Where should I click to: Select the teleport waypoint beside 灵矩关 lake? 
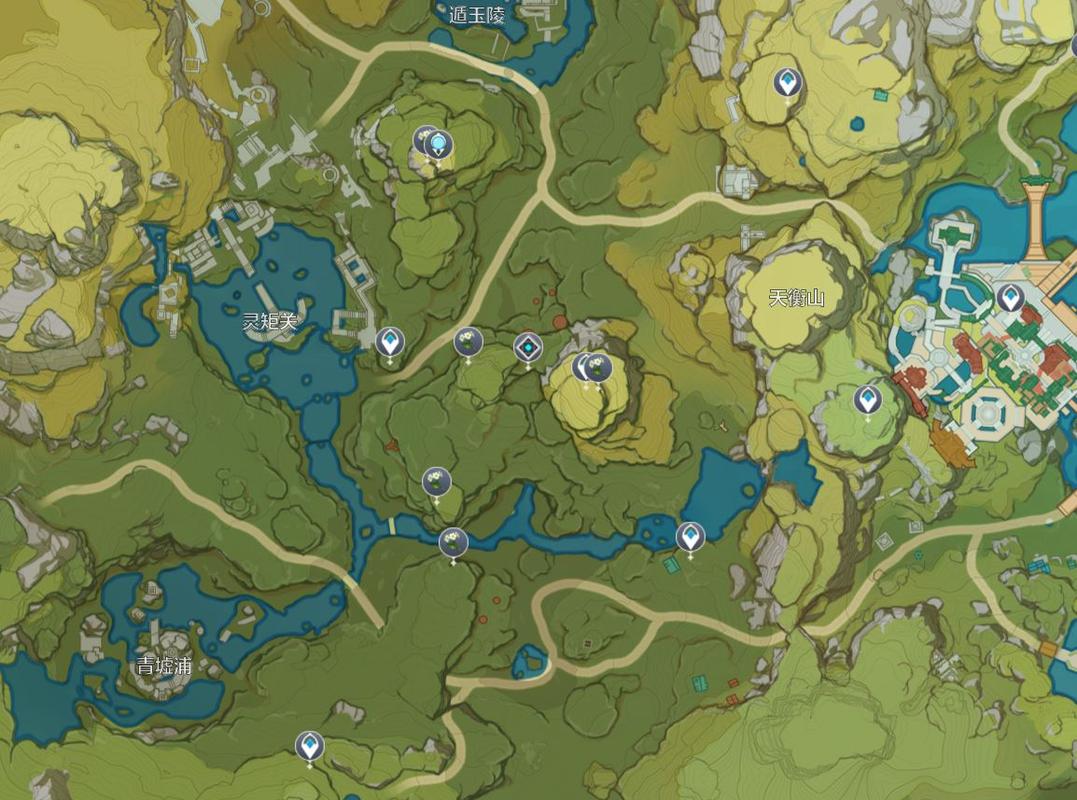coord(389,342)
